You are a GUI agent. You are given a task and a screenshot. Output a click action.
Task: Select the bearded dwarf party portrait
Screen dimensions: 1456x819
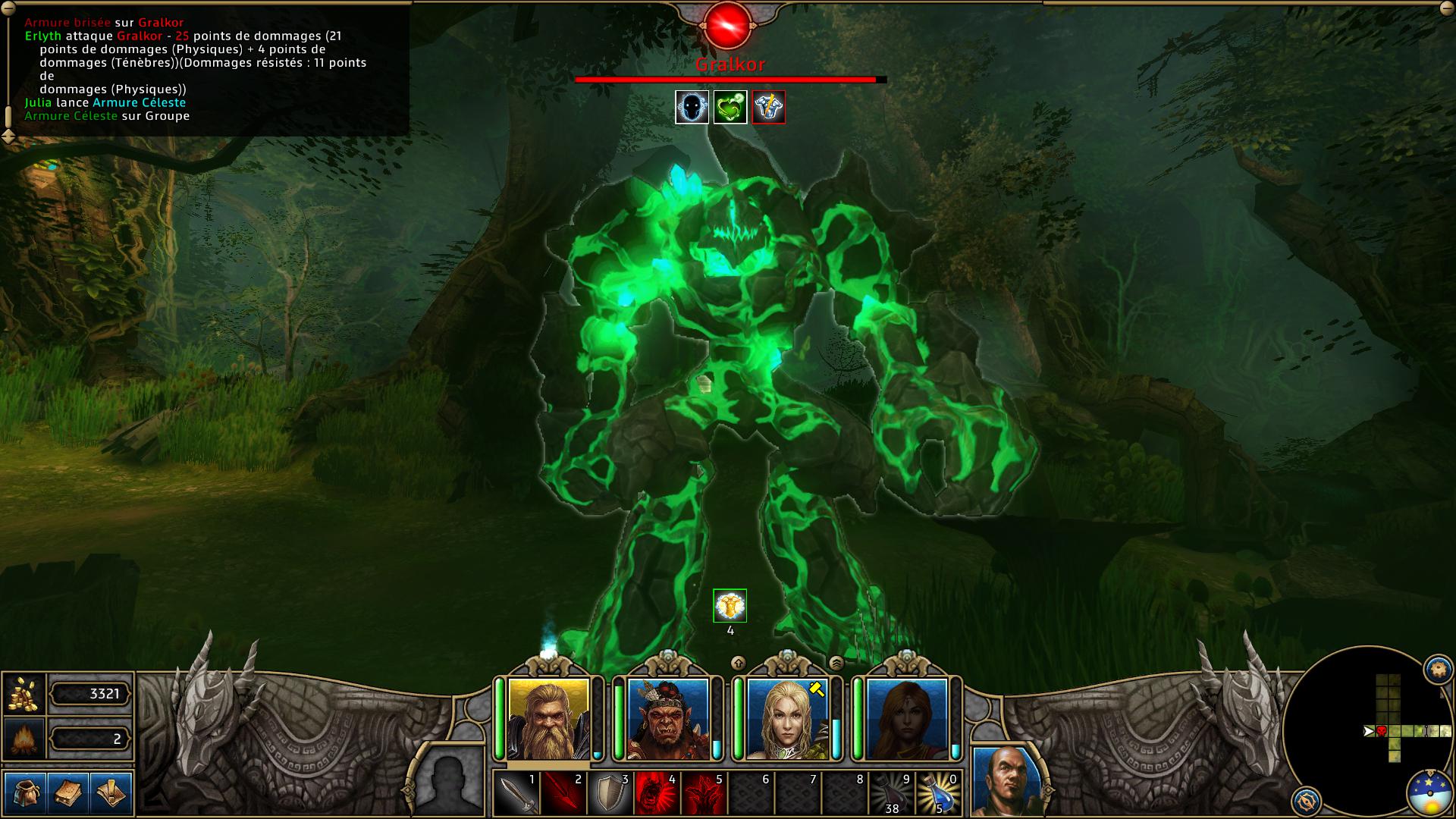(548, 719)
